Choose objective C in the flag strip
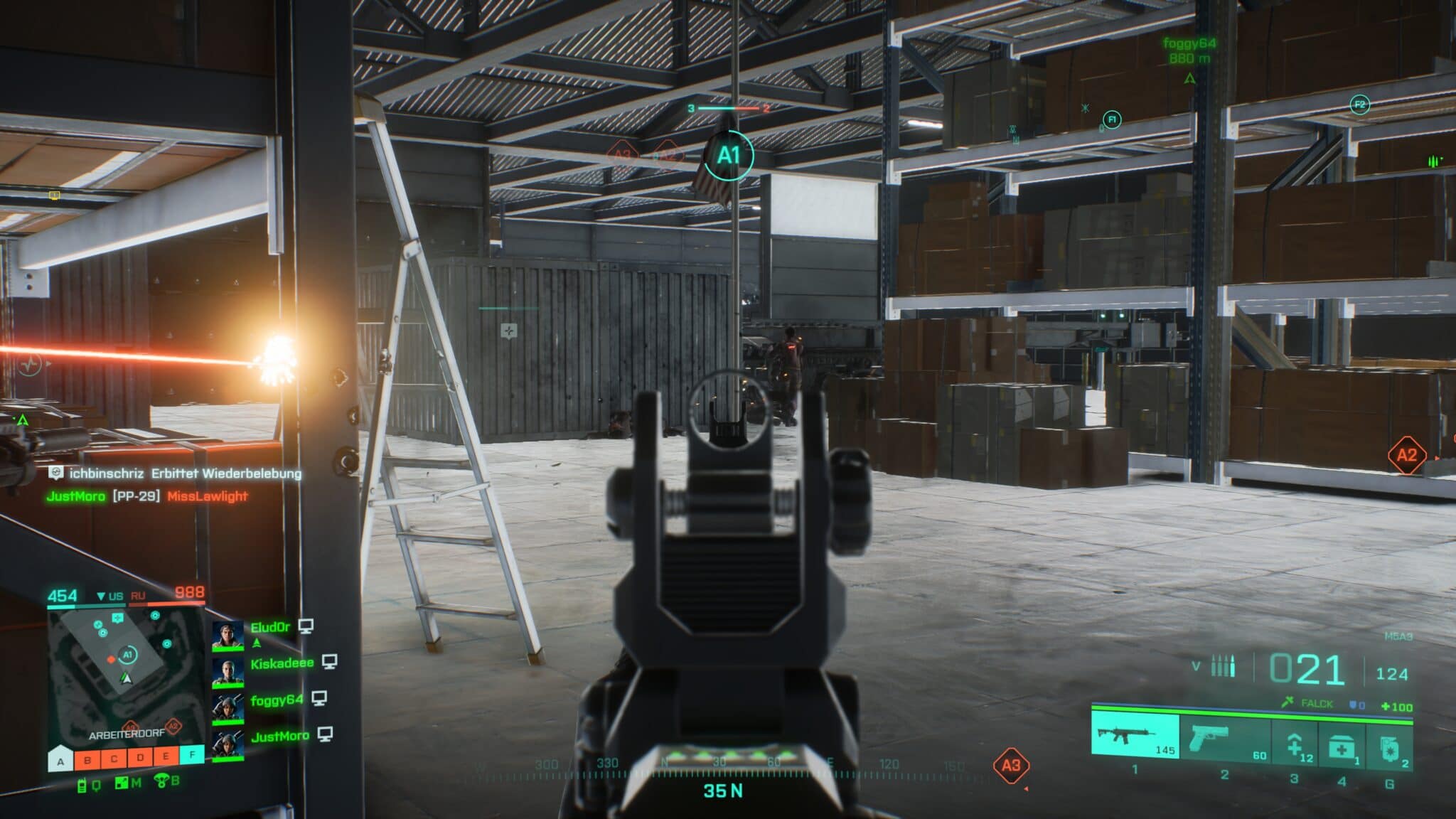Viewport: 1456px width, 819px height. point(114,759)
